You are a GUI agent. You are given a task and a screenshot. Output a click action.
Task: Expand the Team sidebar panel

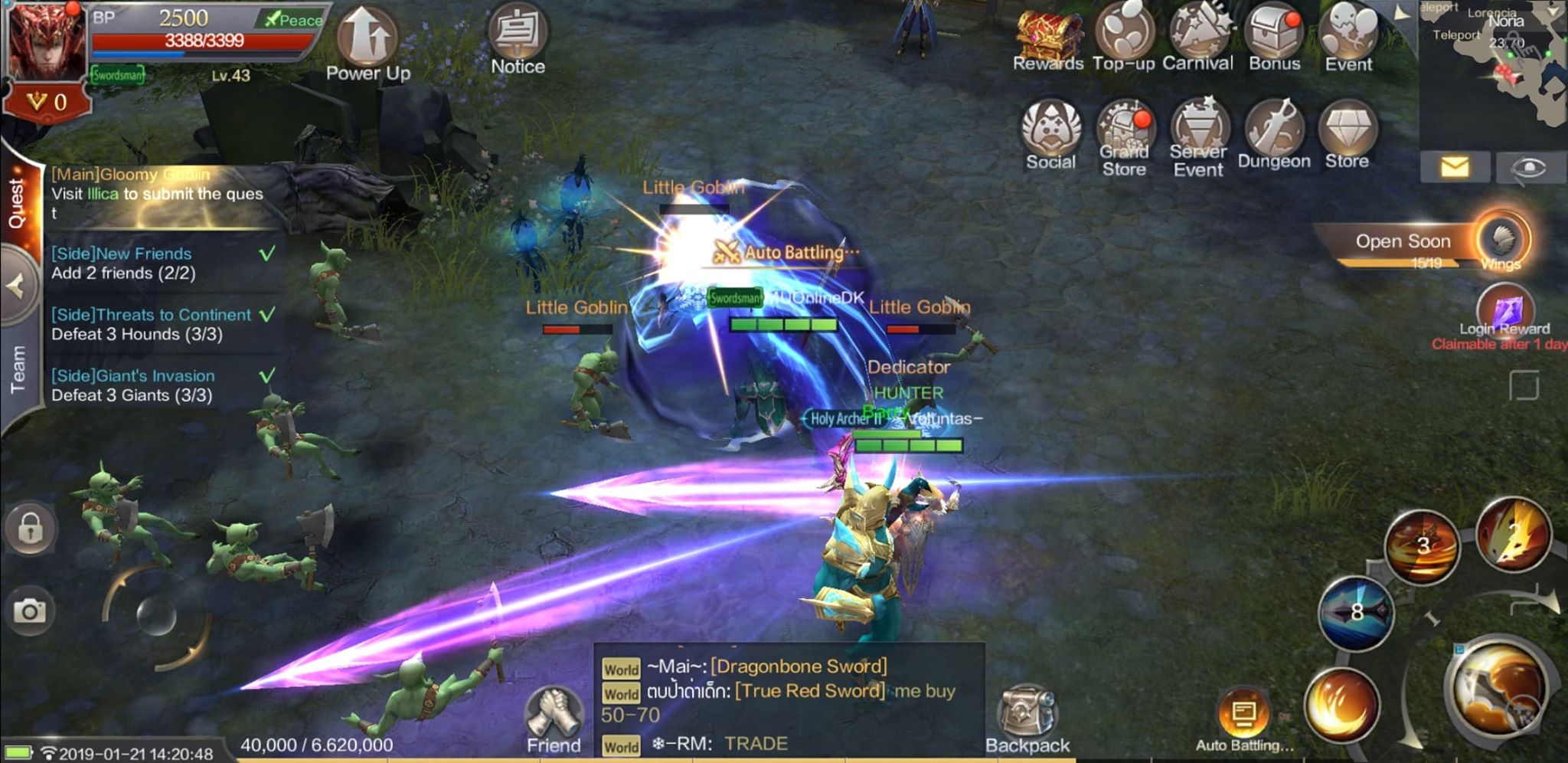point(17,366)
